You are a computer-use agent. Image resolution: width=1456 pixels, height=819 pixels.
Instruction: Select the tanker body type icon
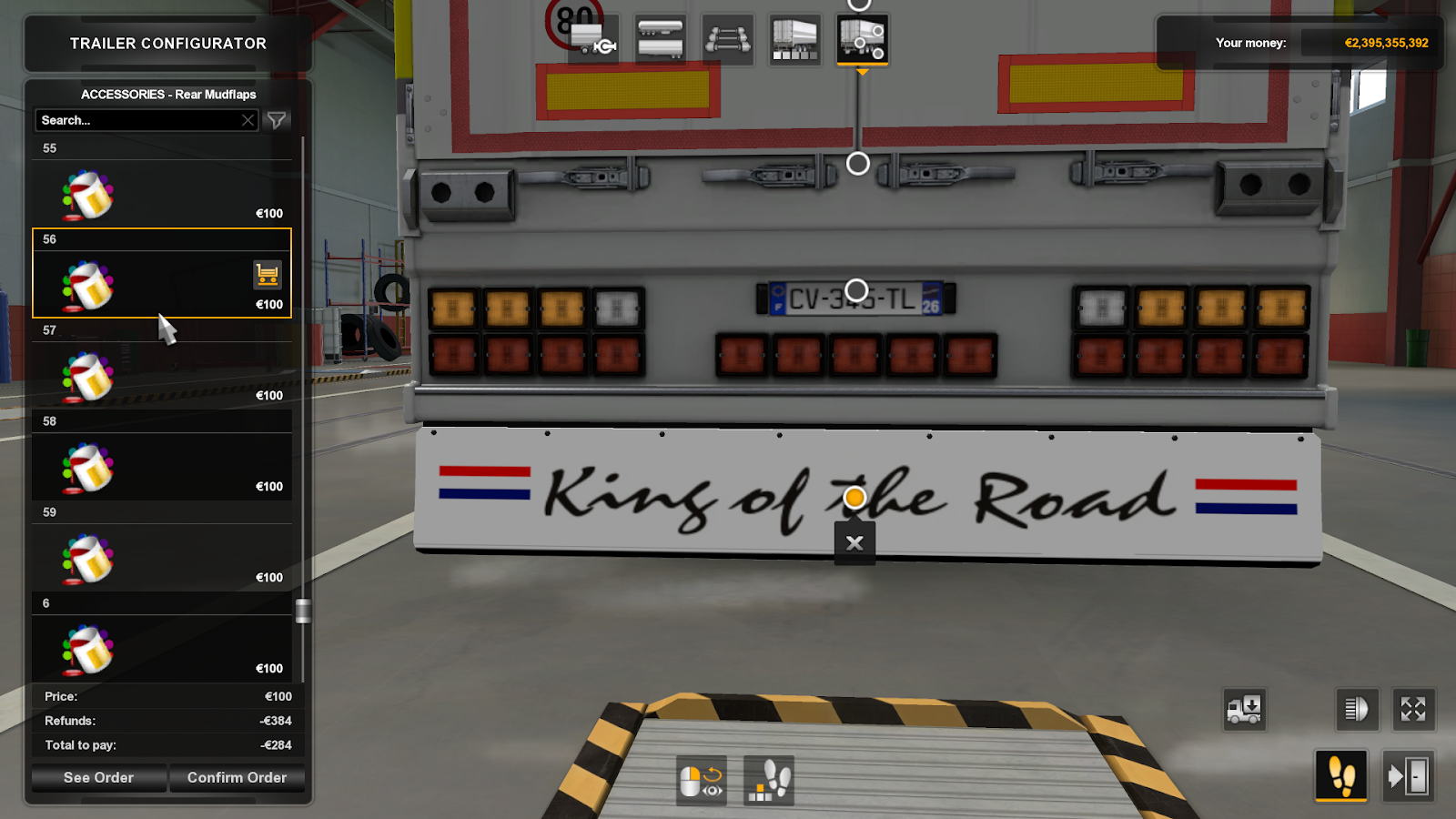[x=662, y=39]
